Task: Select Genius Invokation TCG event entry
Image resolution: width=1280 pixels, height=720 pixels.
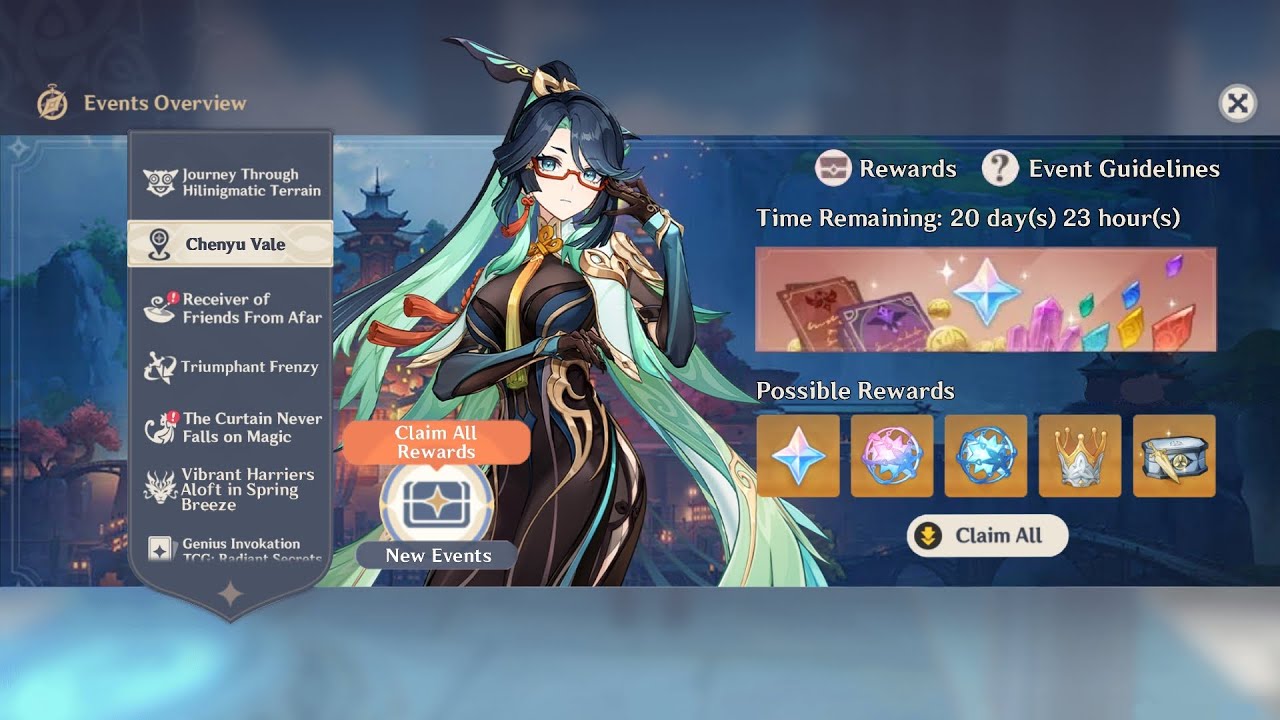Action: 231,549
